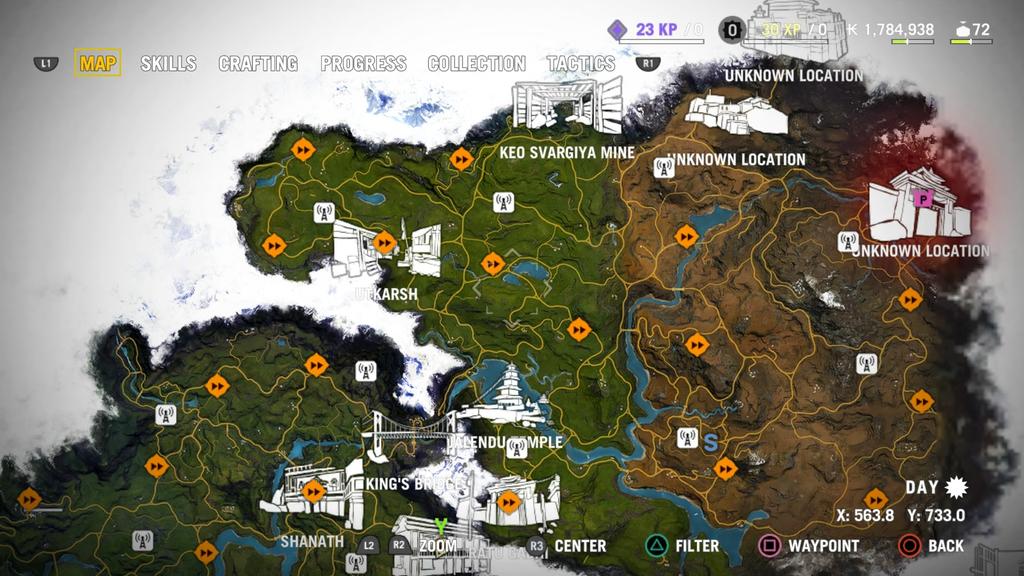The height and width of the screenshot is (576, 1024).
Task: Open the Tactics tab
Action: 581,64
